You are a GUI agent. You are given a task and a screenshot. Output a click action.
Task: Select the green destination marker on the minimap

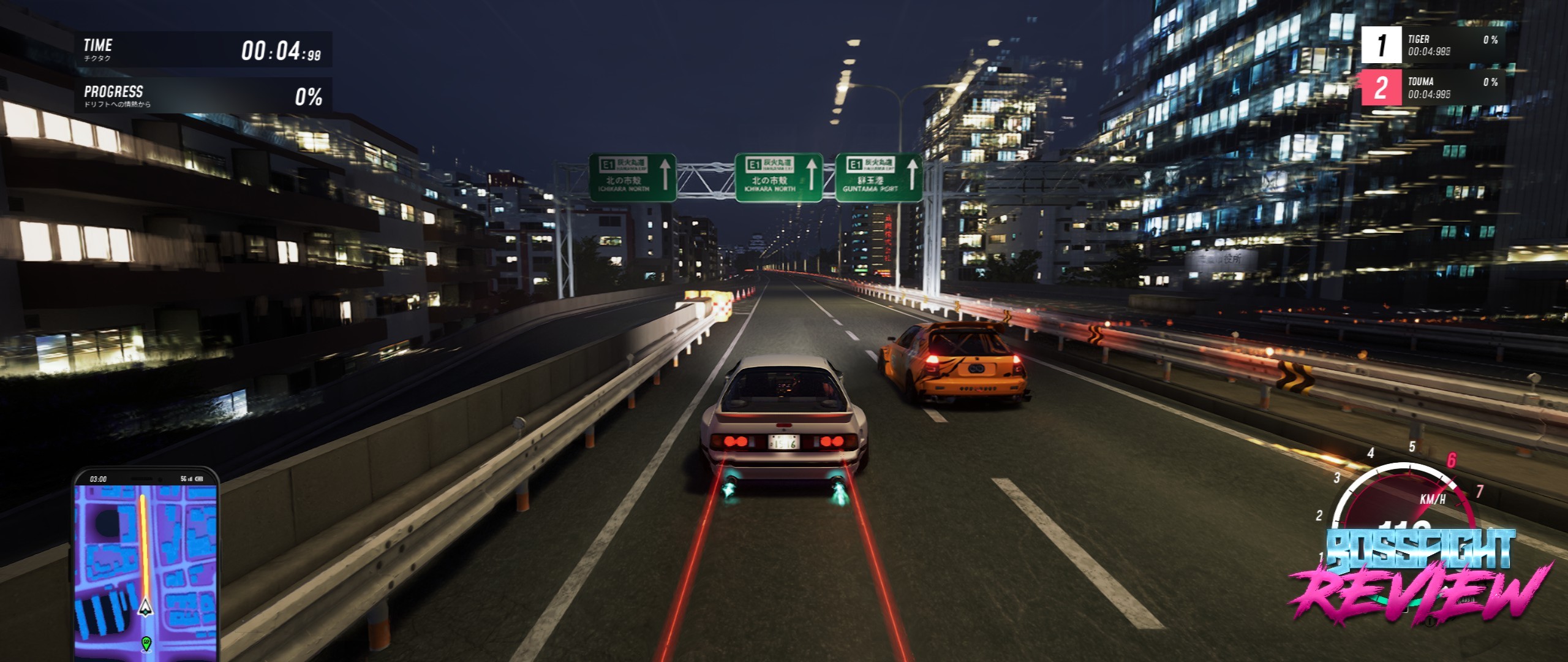(146, 643)
